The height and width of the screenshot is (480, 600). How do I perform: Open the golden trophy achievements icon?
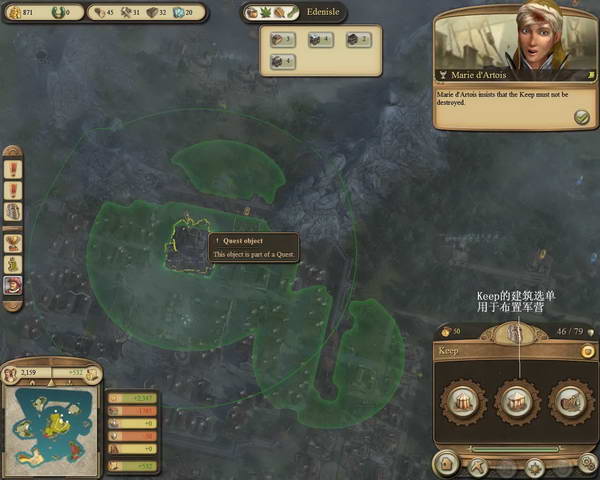point(13,241)
